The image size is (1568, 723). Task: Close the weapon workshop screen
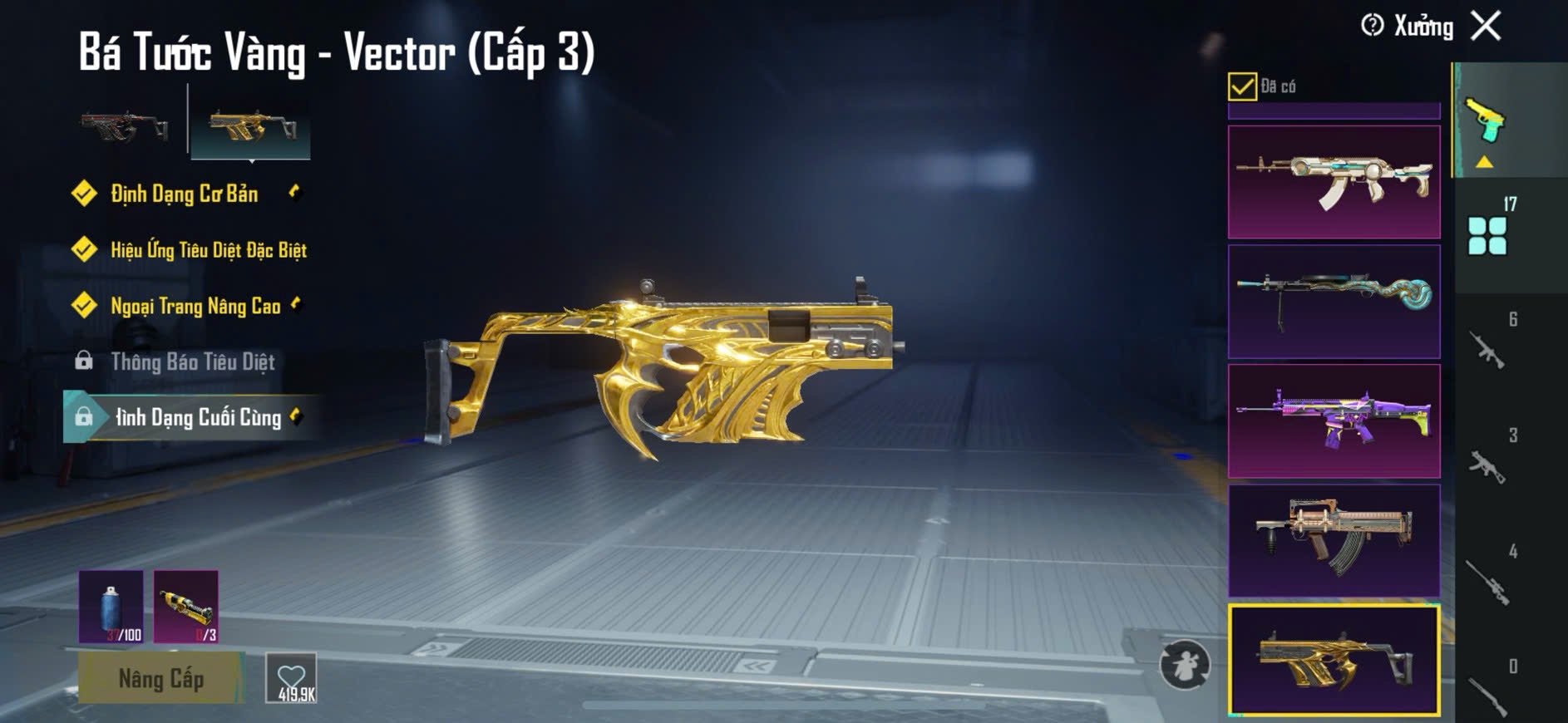pos(1486,26)
